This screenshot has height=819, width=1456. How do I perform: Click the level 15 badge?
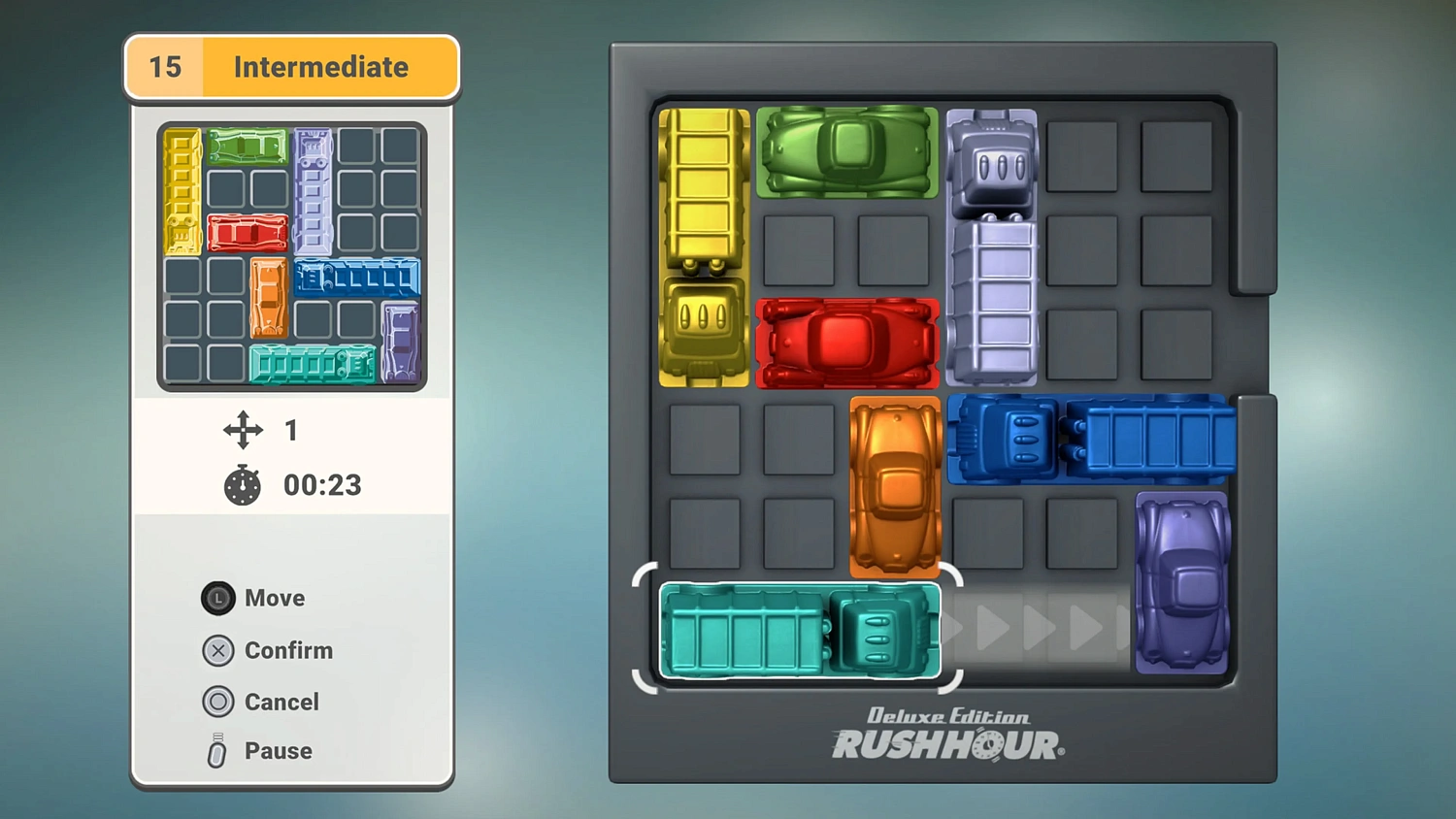(163, 67)
